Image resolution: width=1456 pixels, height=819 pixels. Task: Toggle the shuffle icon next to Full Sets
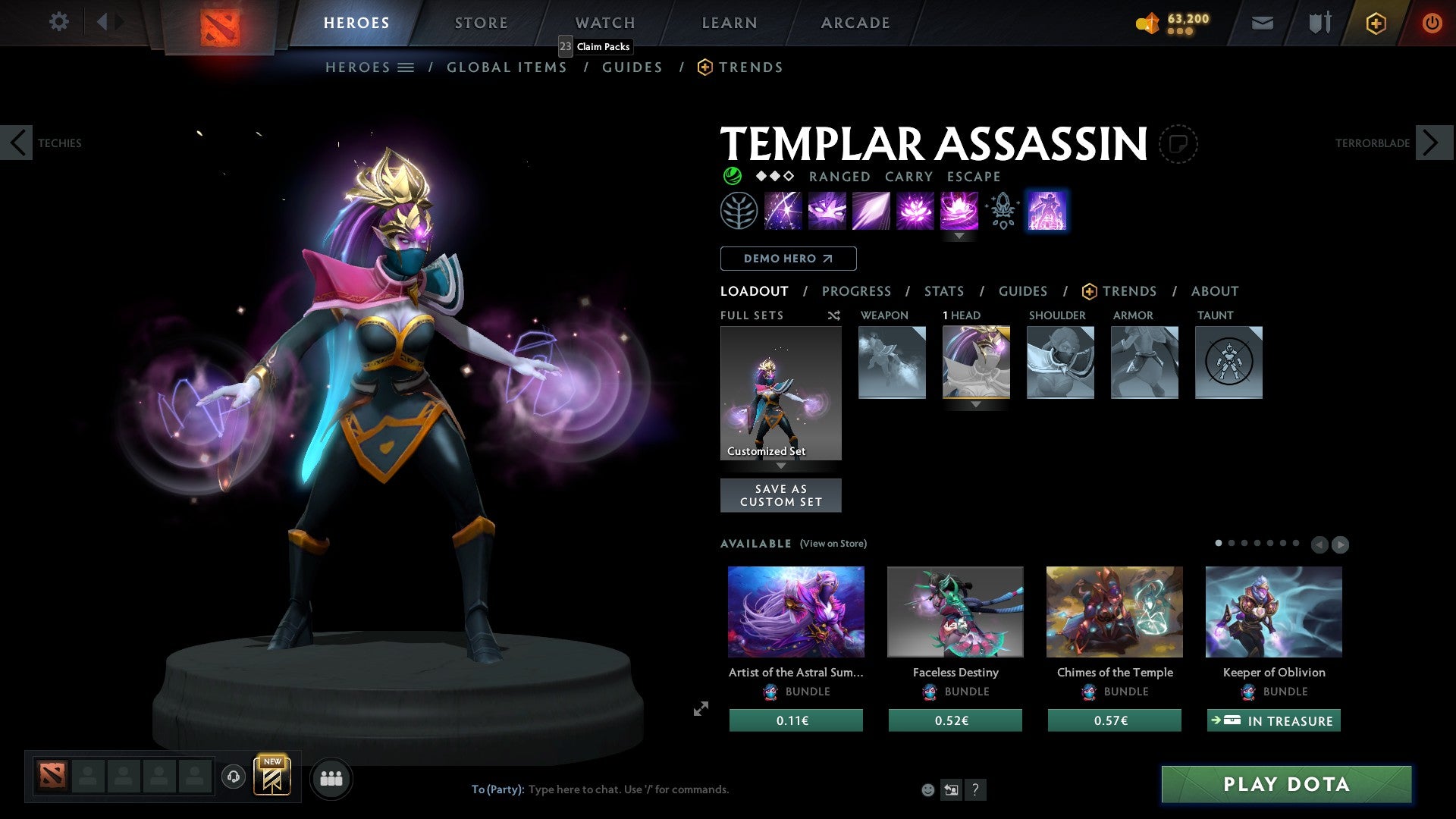coord(833,315)
